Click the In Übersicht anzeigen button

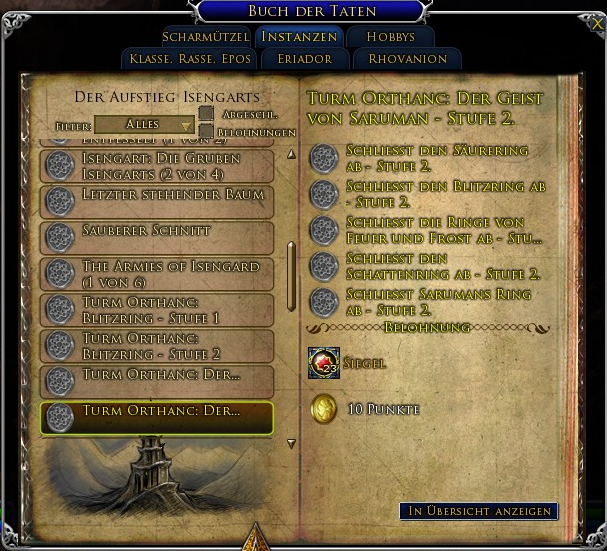[x=479, y=511]
